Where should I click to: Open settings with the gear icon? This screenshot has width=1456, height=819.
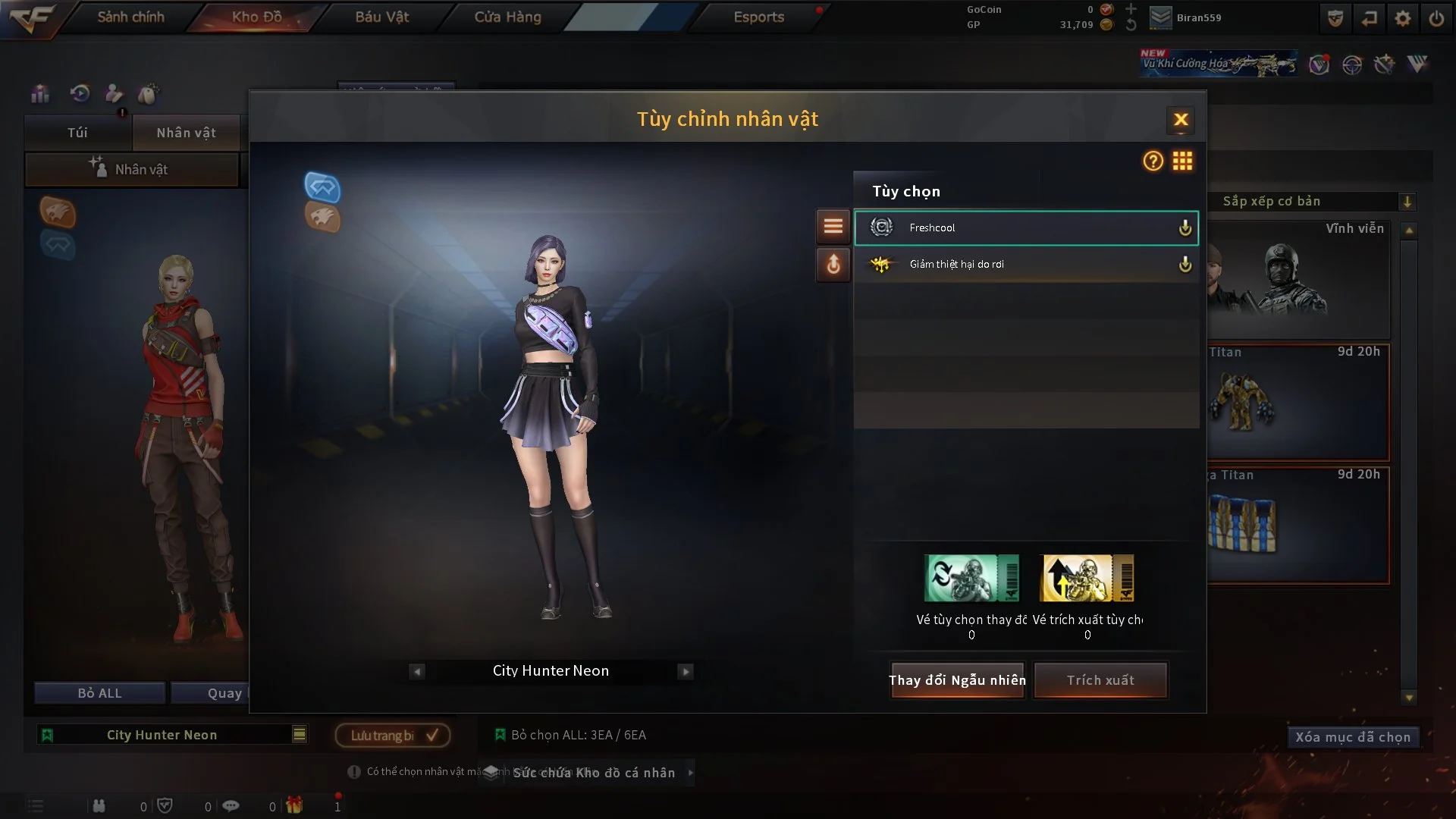coord(1403,18)
